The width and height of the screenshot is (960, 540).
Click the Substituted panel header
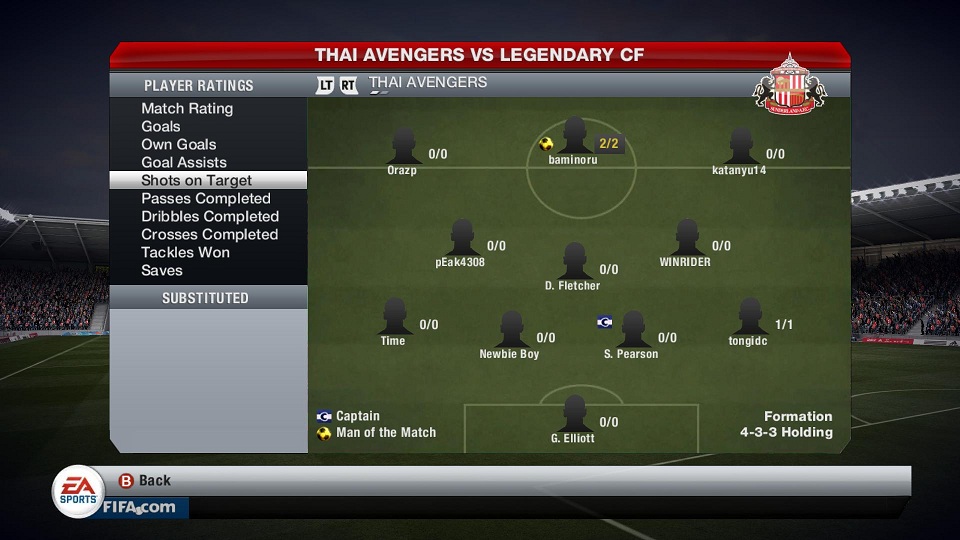206,298
